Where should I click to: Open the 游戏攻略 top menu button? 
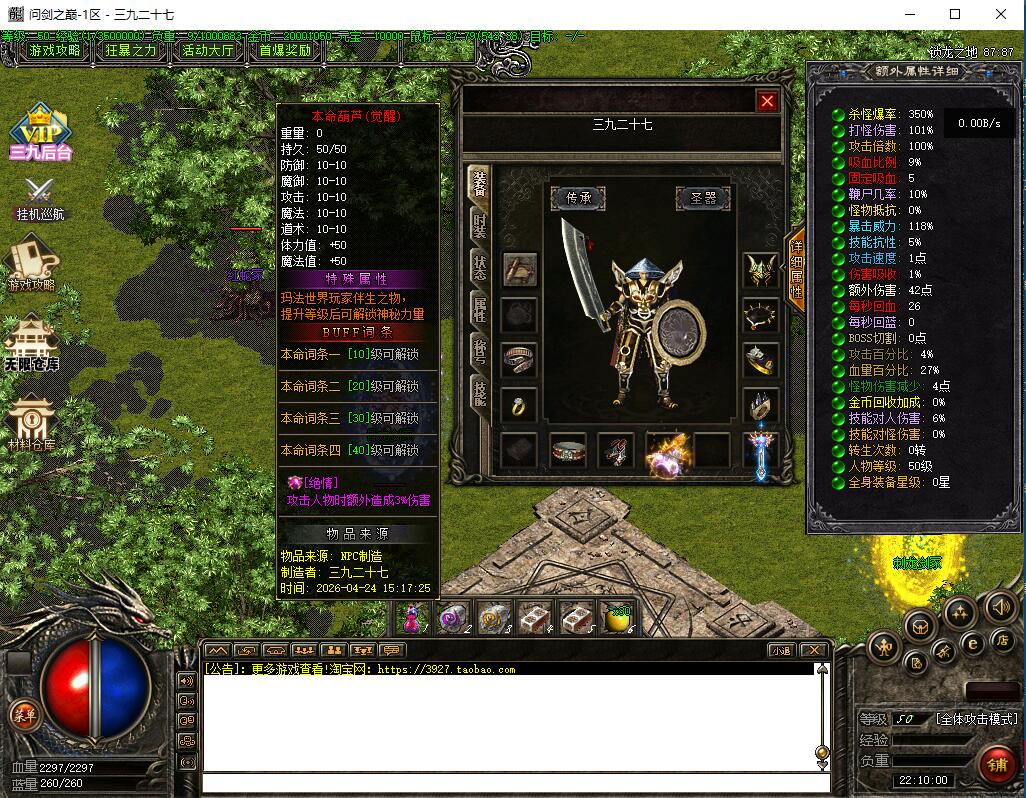click(x=55, y=50)
